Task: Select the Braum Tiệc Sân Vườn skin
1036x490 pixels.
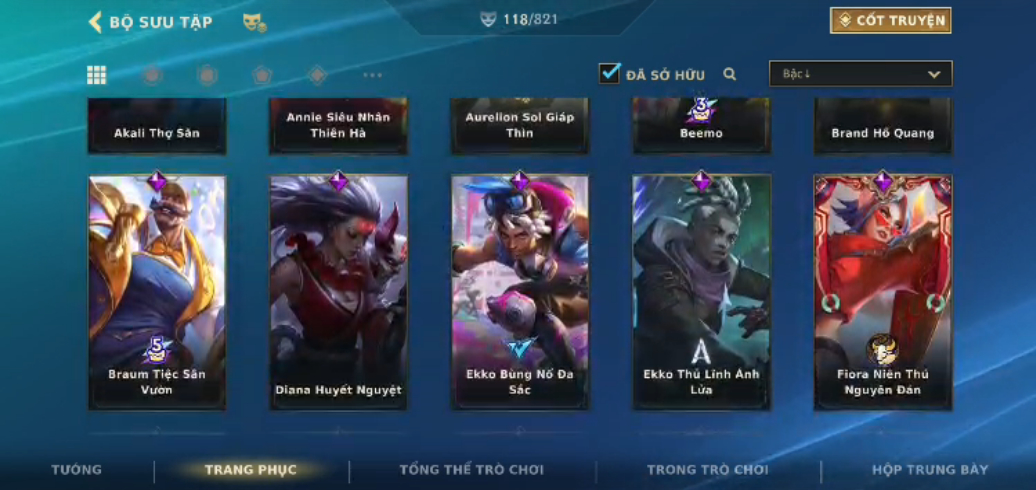Action: [157, 292]
